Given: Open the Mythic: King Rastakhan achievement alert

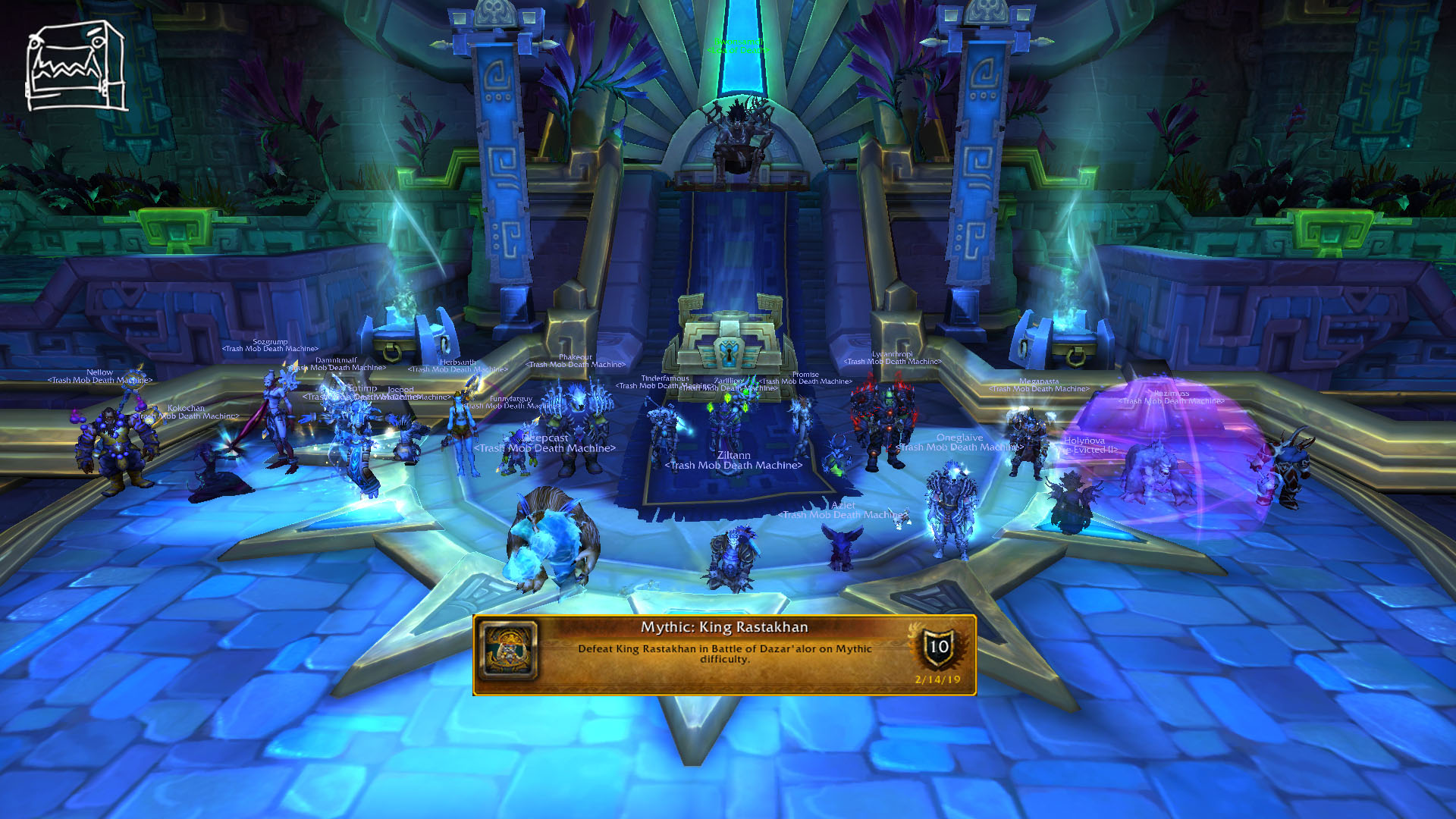Looking at the screenshot, I should [724, 654].
